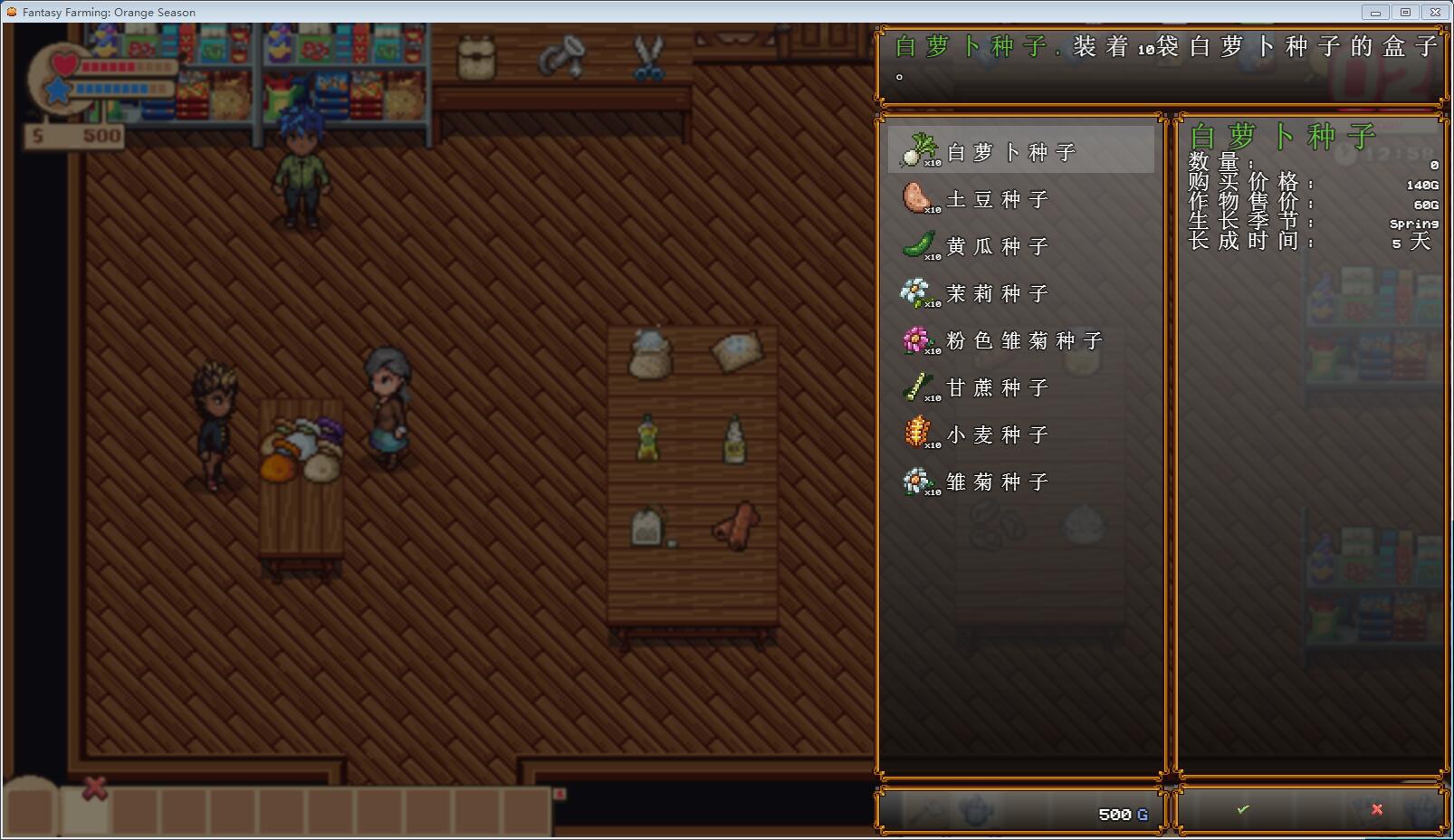
Task: Minimize the Fantasy Farming window
Action: tap(1375, 12)
